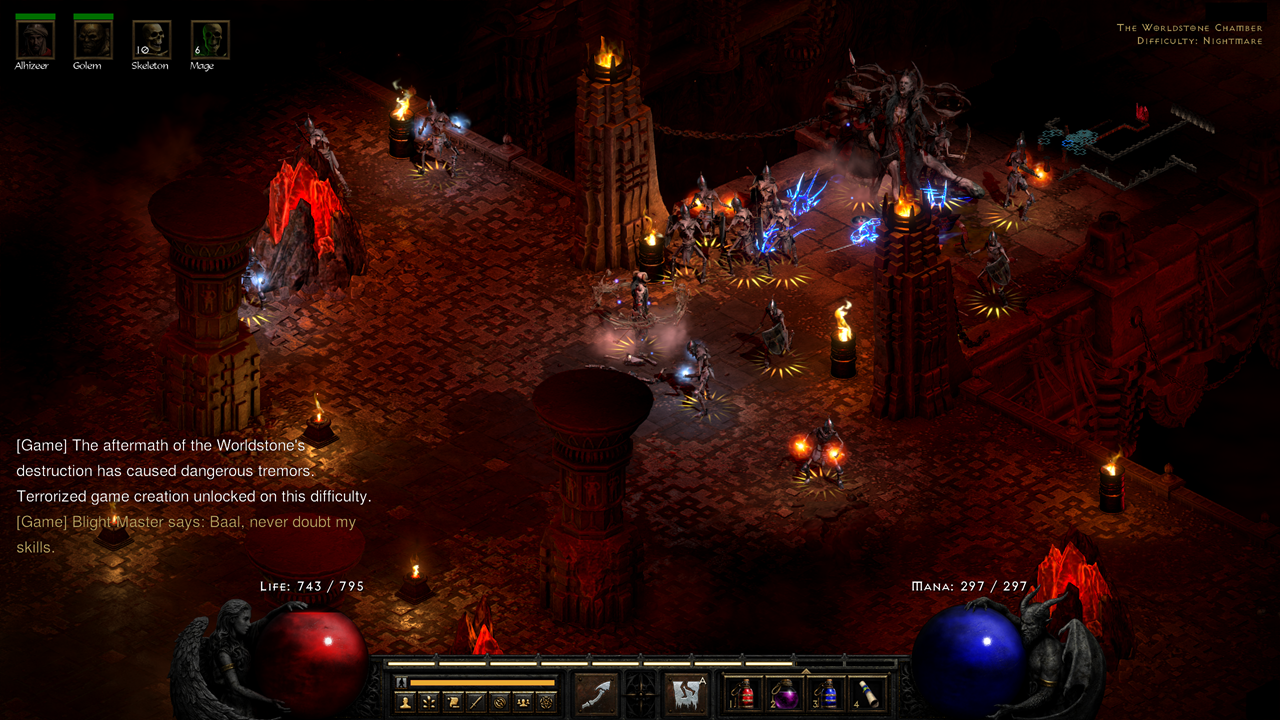Drink the mana potion in belt slot 3
The height and width of the screenshot is (720, 1280).
(828, 697)
